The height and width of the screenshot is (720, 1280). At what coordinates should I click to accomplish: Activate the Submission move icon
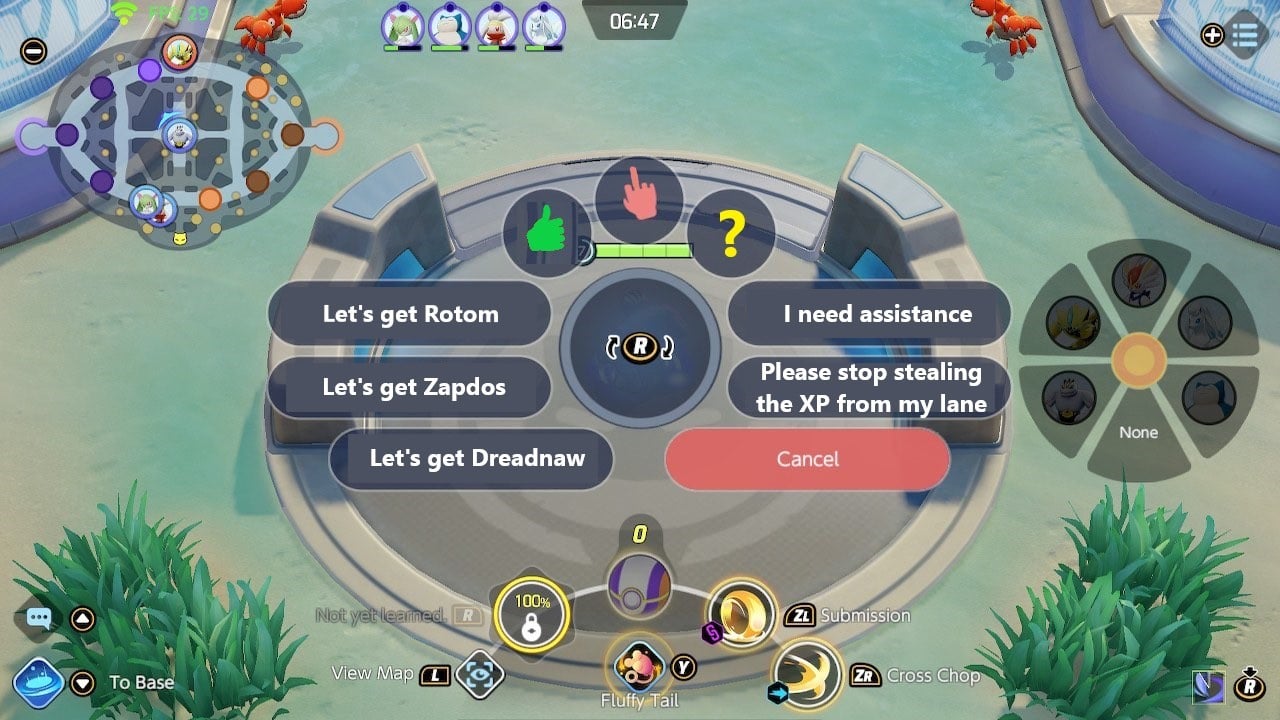pyautogui.click(x=742, y=616)
